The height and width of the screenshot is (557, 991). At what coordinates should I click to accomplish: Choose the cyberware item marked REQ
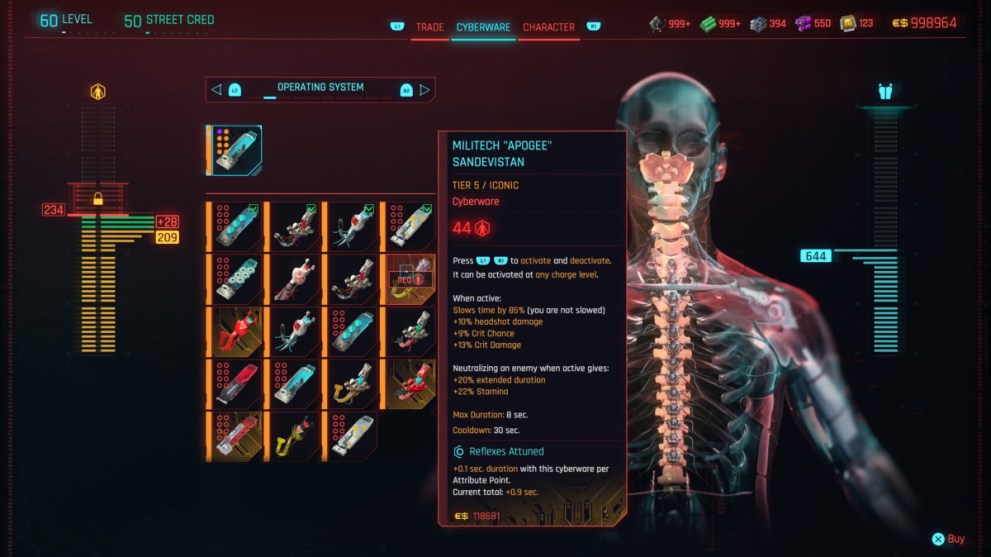(410, 279)
